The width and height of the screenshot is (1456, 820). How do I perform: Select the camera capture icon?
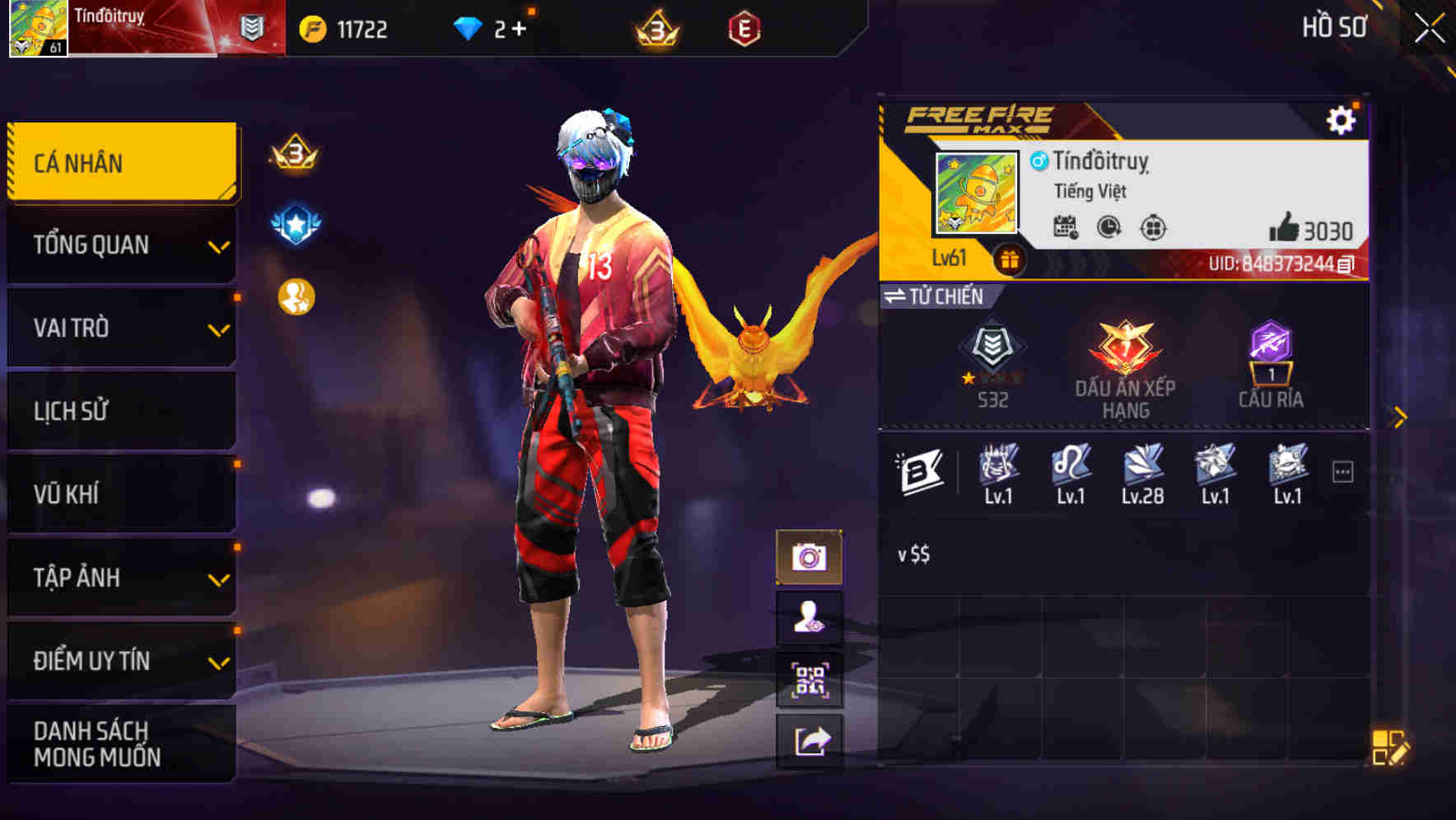pyautogui.click(x=811, y=557)
